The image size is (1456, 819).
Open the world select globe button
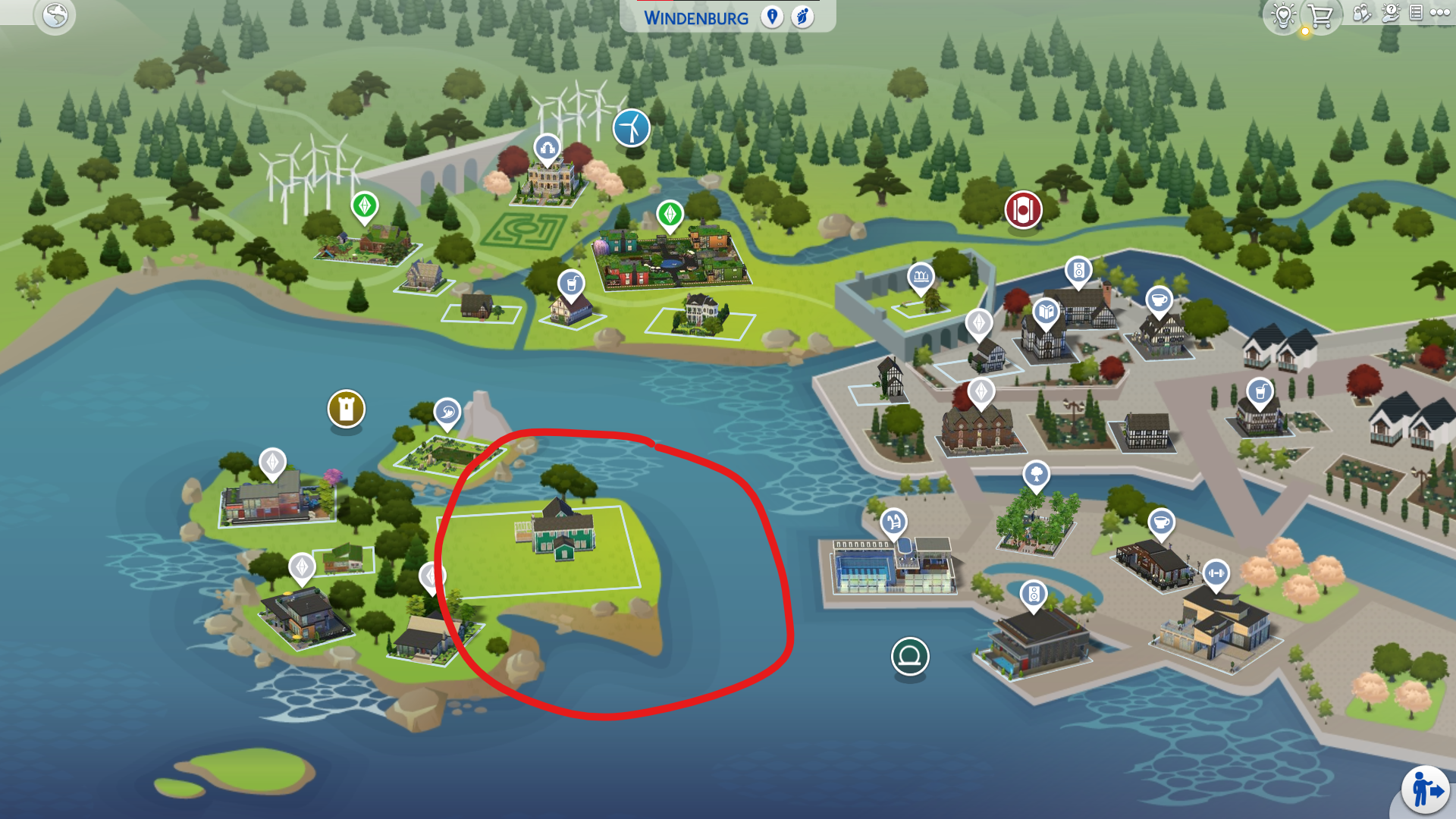(x=55, y=15)
